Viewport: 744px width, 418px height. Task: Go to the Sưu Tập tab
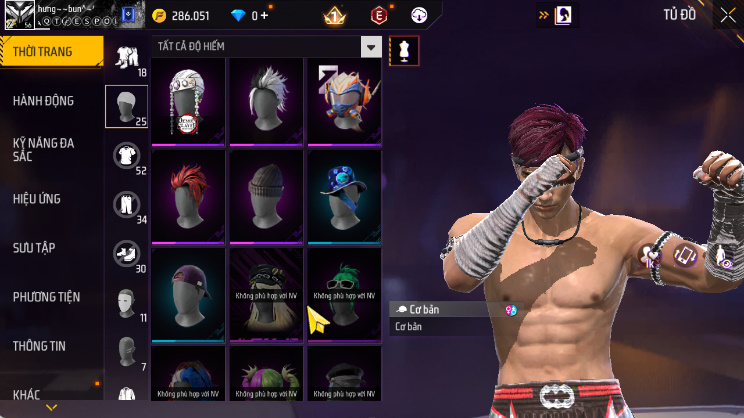point(50,247)
